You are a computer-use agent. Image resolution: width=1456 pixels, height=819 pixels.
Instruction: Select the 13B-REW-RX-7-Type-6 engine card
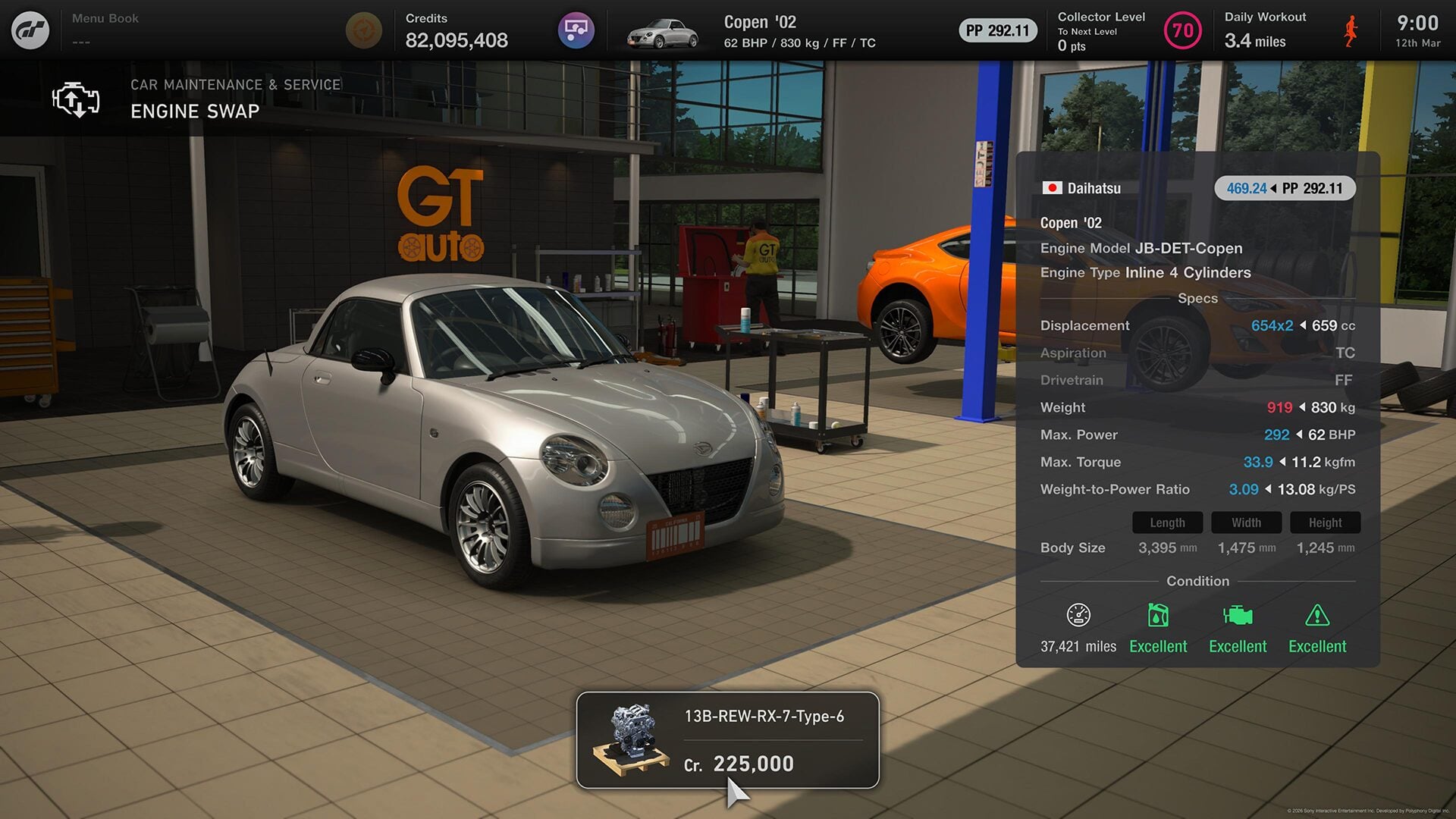(727, 739)
